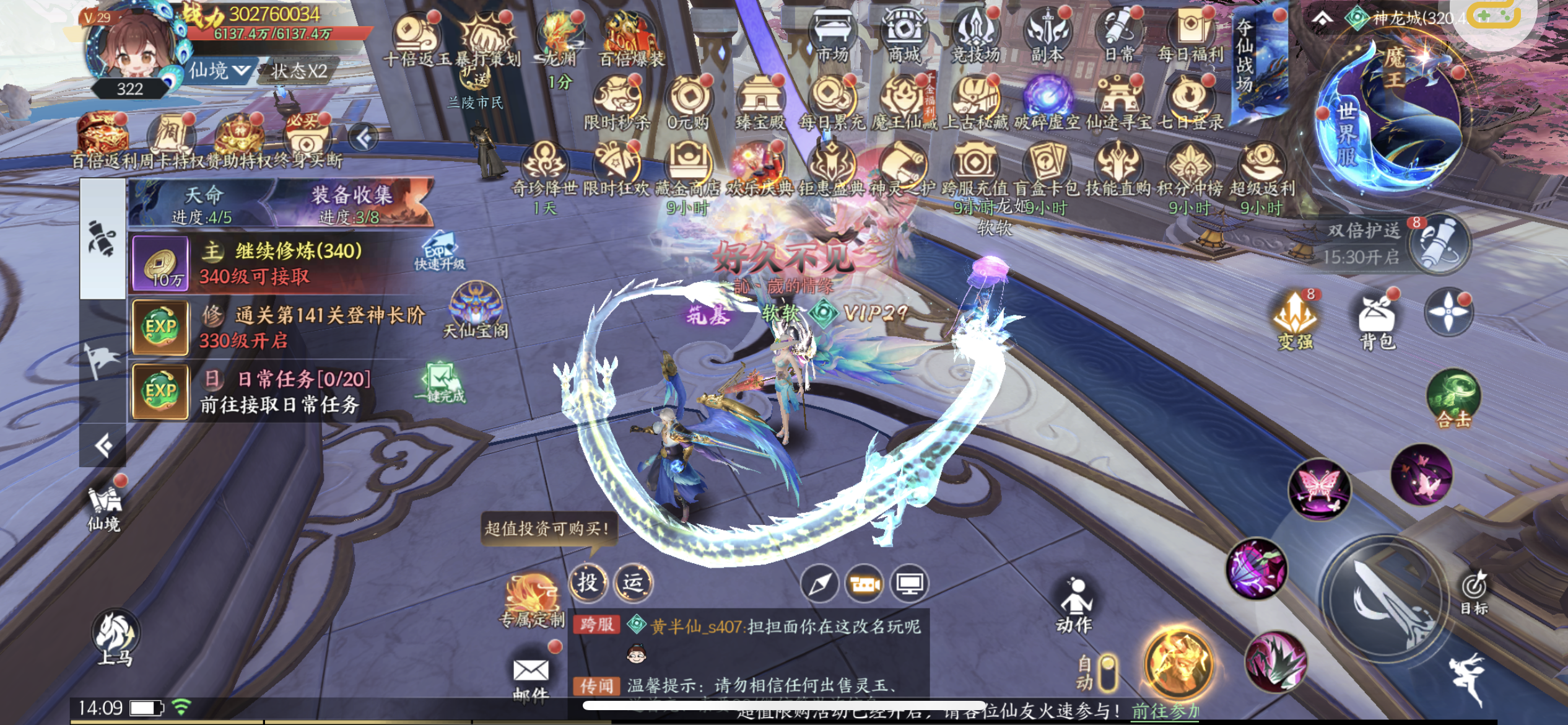1568x725 pixels.
Task: Open the 邮件 mail inbox
Action: [531, 677]
